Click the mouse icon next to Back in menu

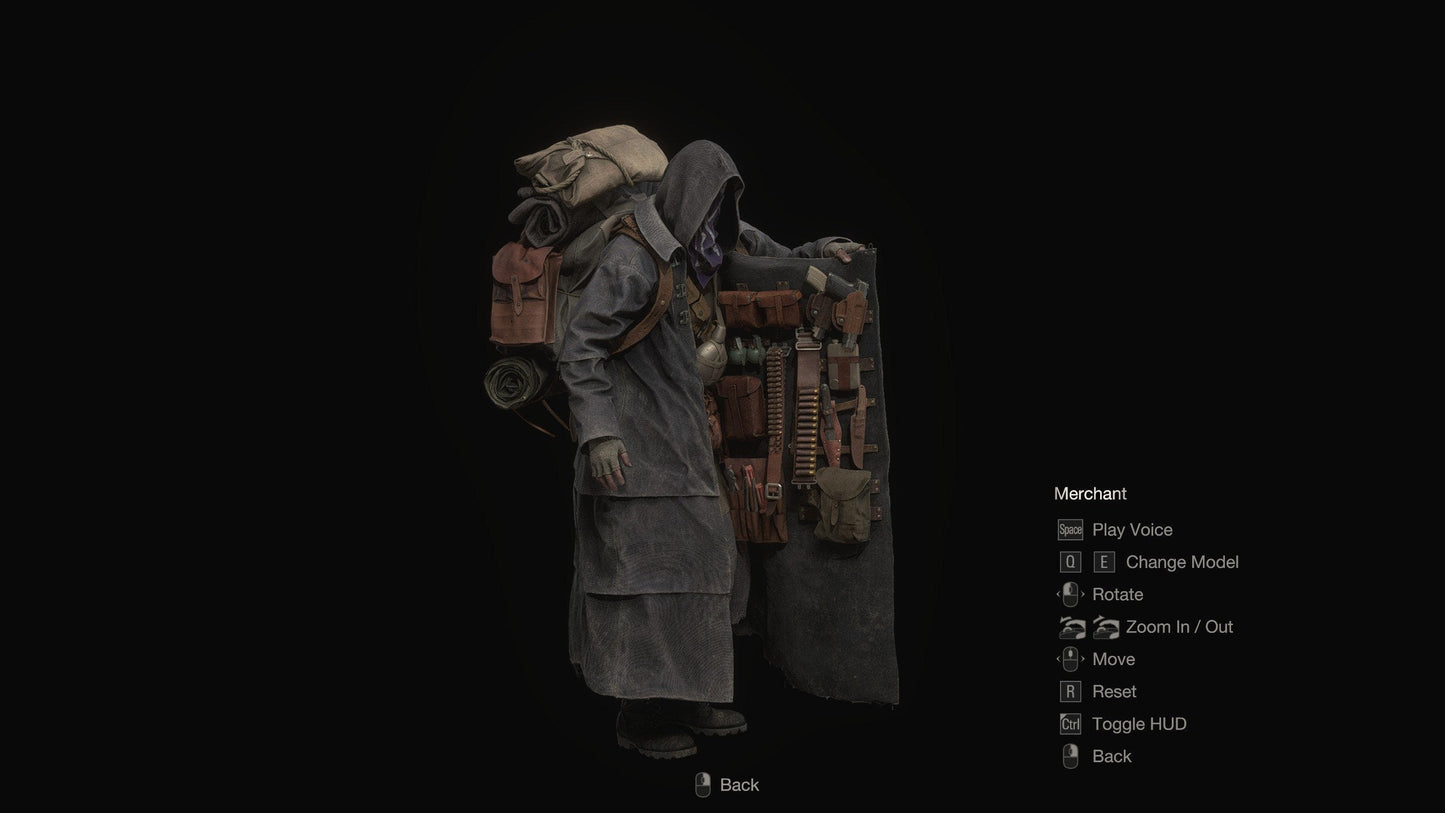click(x=1068, y=755)
